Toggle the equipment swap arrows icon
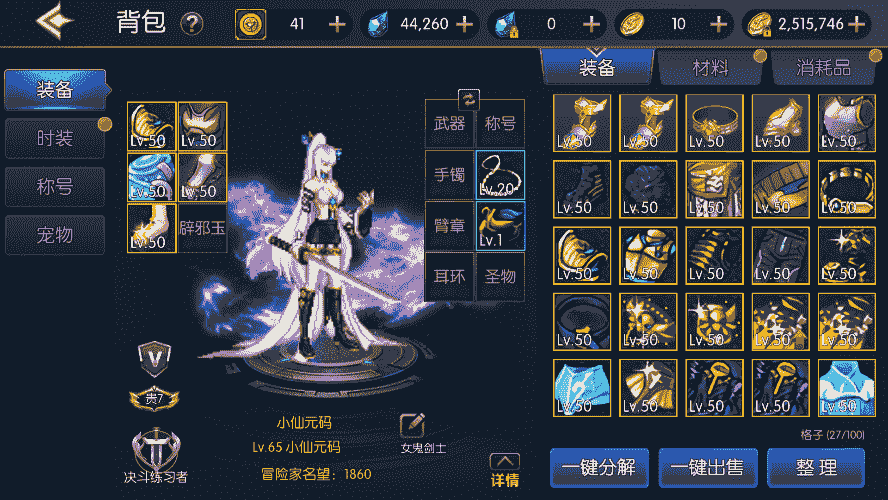Image resolution: width=888 pixels, height=500 pixels. [x=469, y=98]
